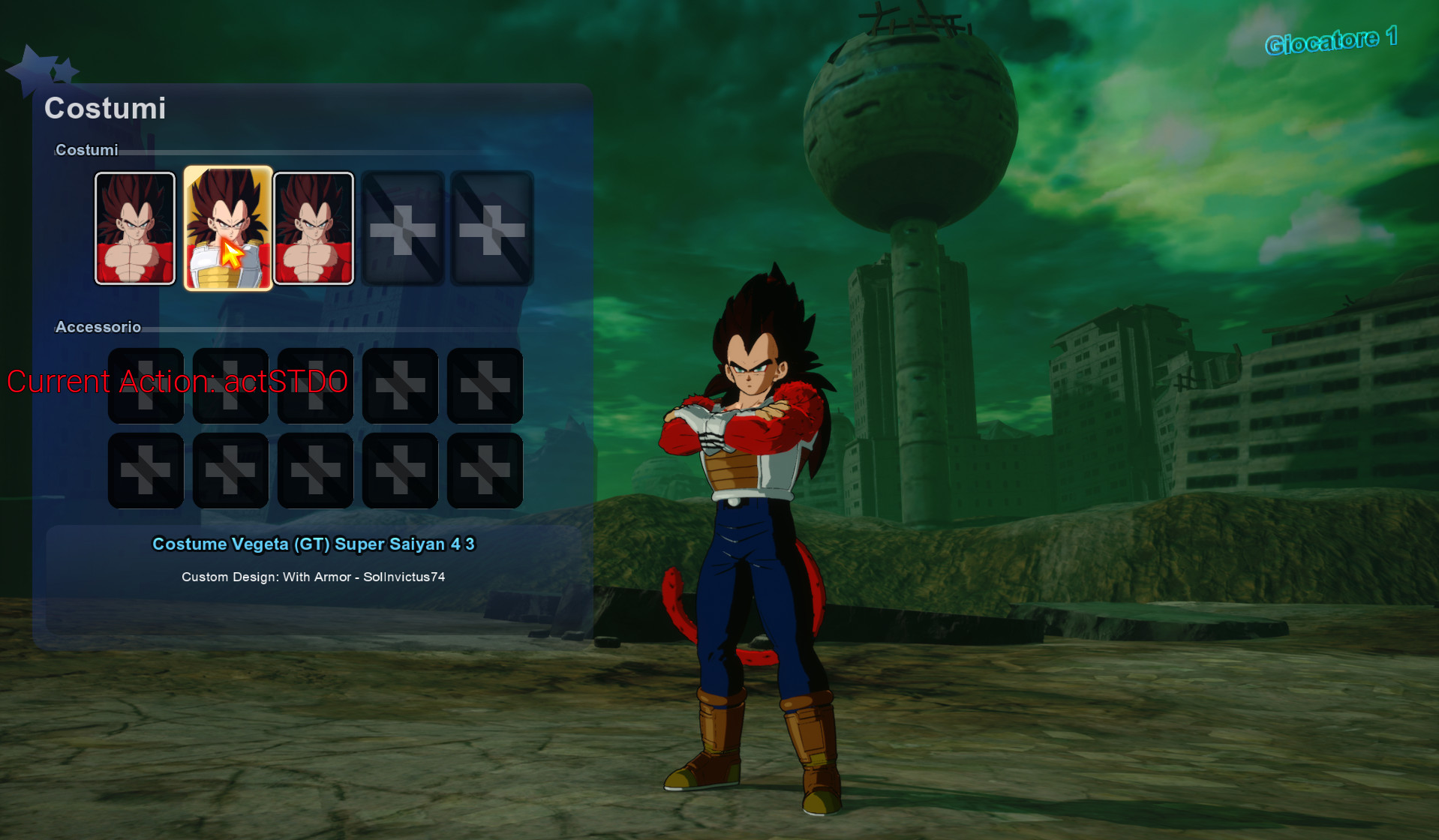Click the last accessory slot in bottom row

click(x=485, y=470)
